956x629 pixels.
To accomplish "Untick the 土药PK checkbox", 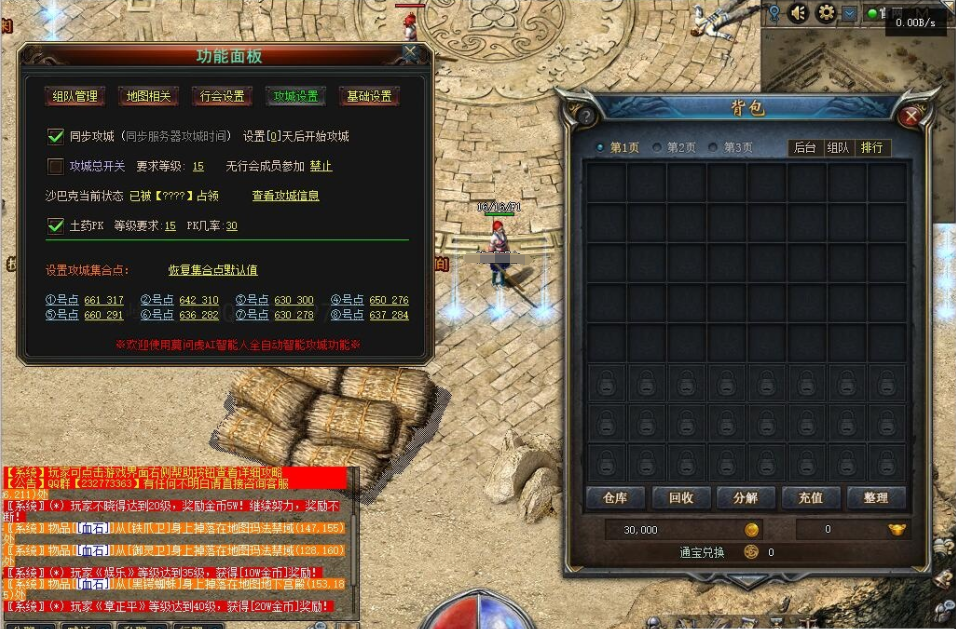I will coord(56,226).
